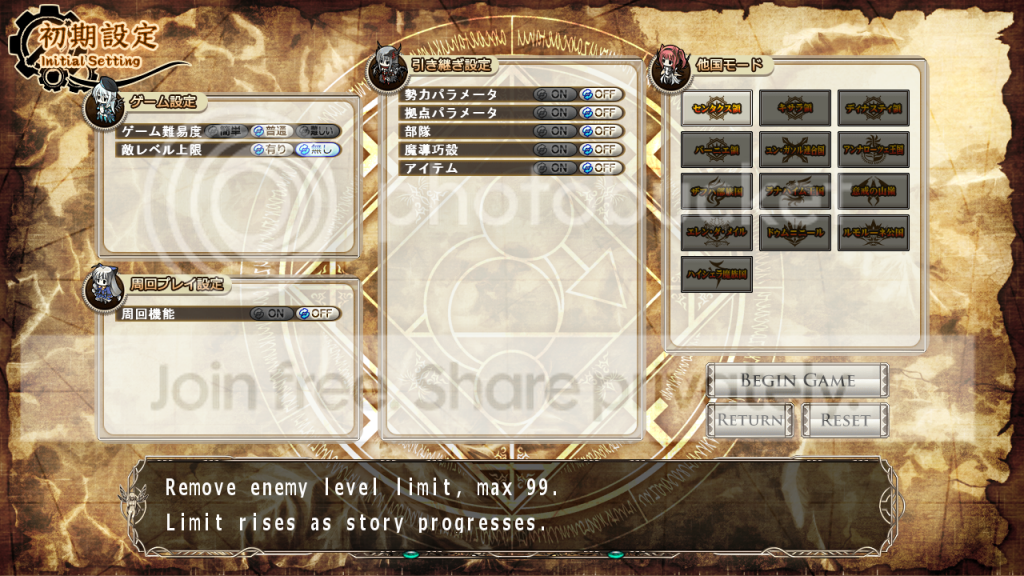
Task: Set アイテム carry-over to OFF
Action: (602, 168)
